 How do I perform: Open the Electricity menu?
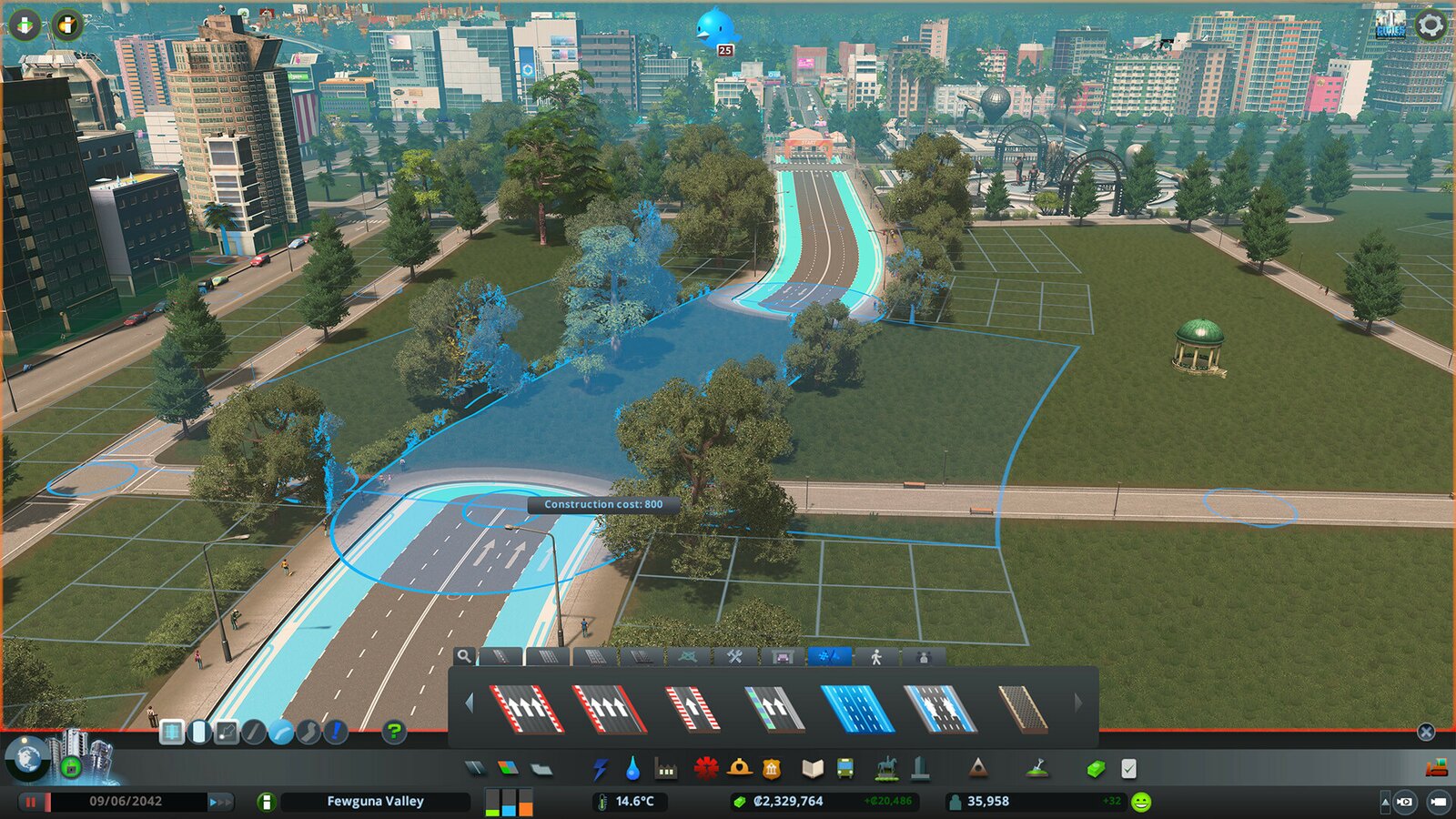pos(600,769)
